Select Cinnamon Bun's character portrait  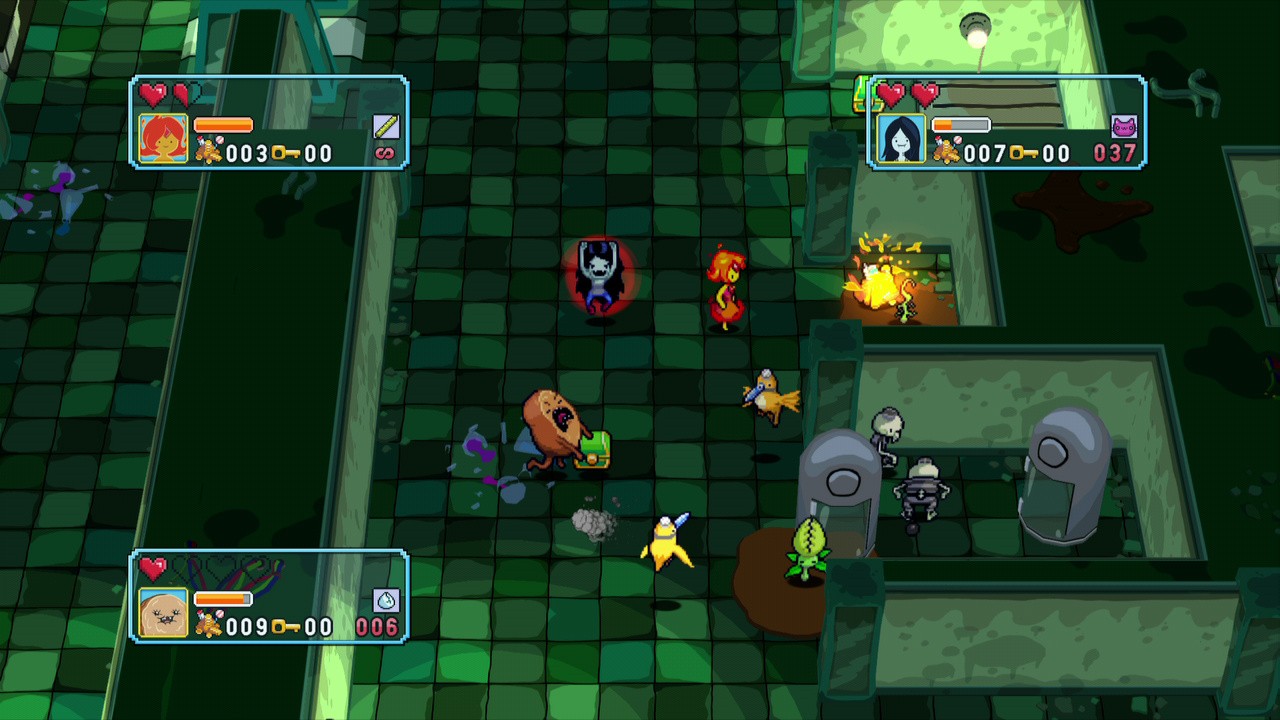[x=162, y=611]
